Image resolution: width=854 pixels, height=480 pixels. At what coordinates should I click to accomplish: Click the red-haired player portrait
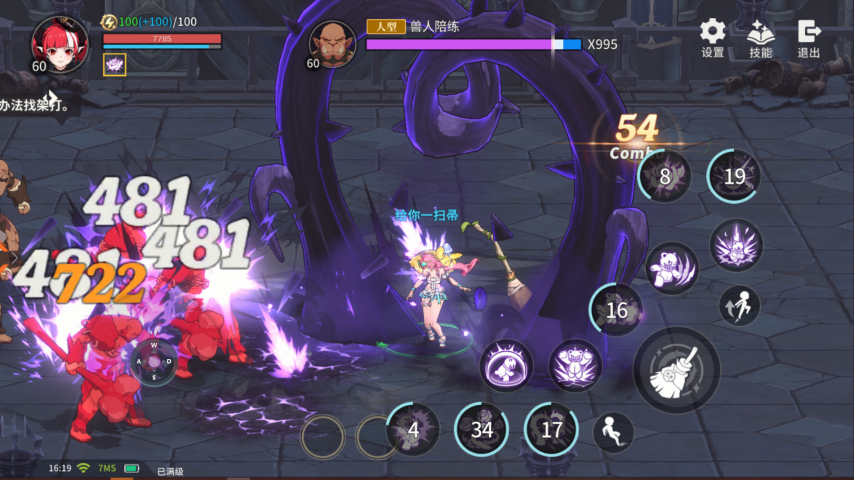(59, 42)
